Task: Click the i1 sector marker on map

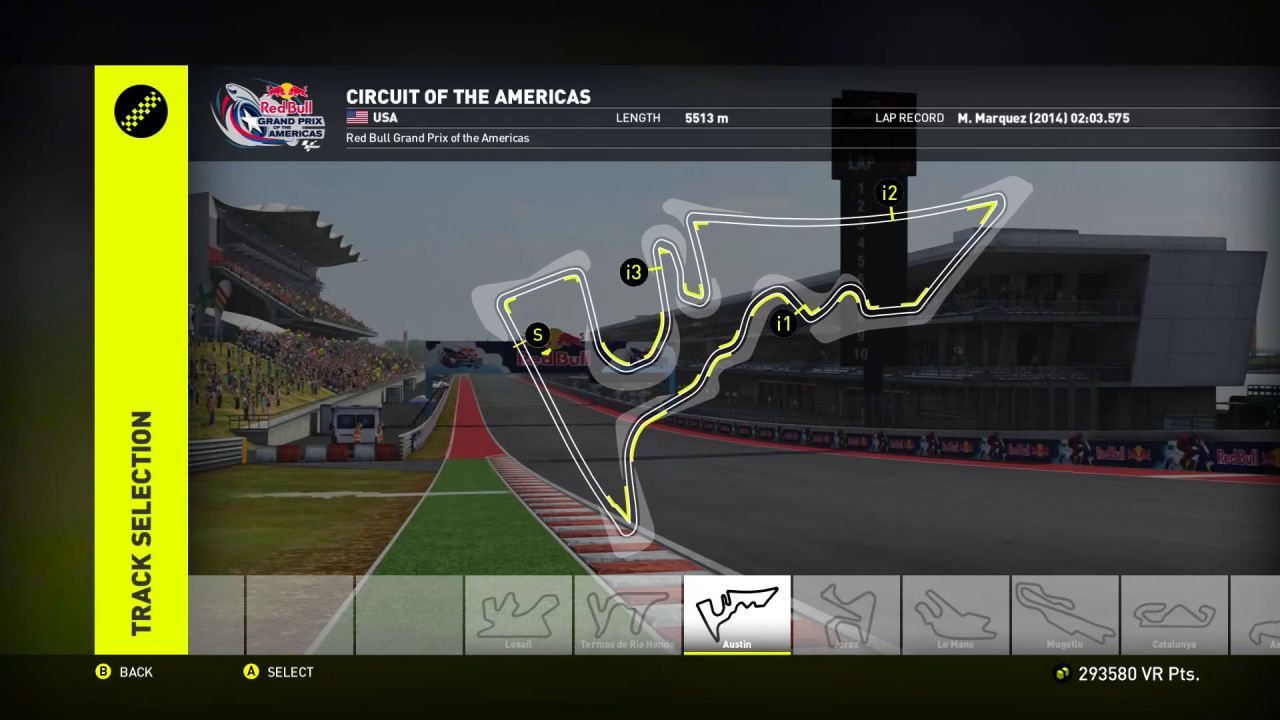Action: [x=783, y=323]
